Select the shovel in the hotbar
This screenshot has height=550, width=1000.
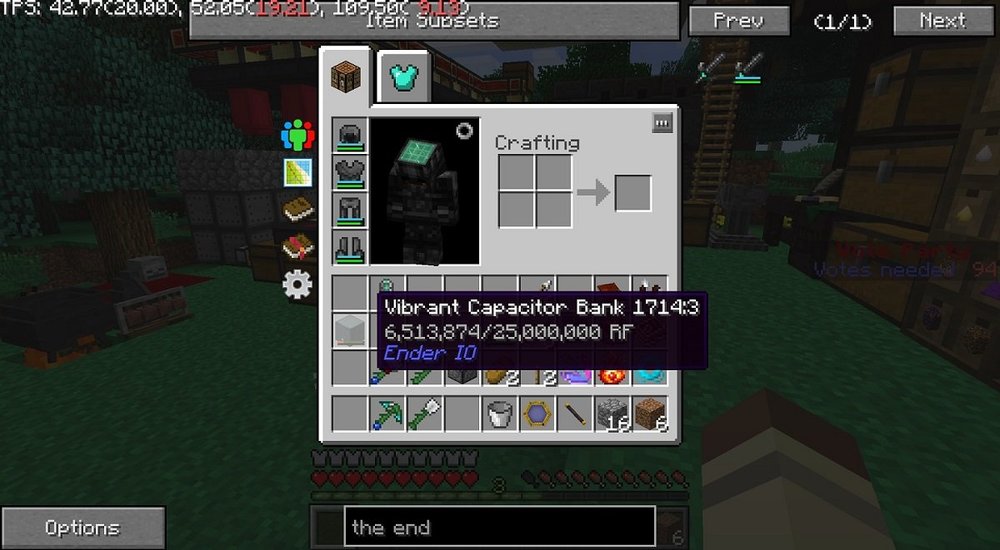coord(425,414)
